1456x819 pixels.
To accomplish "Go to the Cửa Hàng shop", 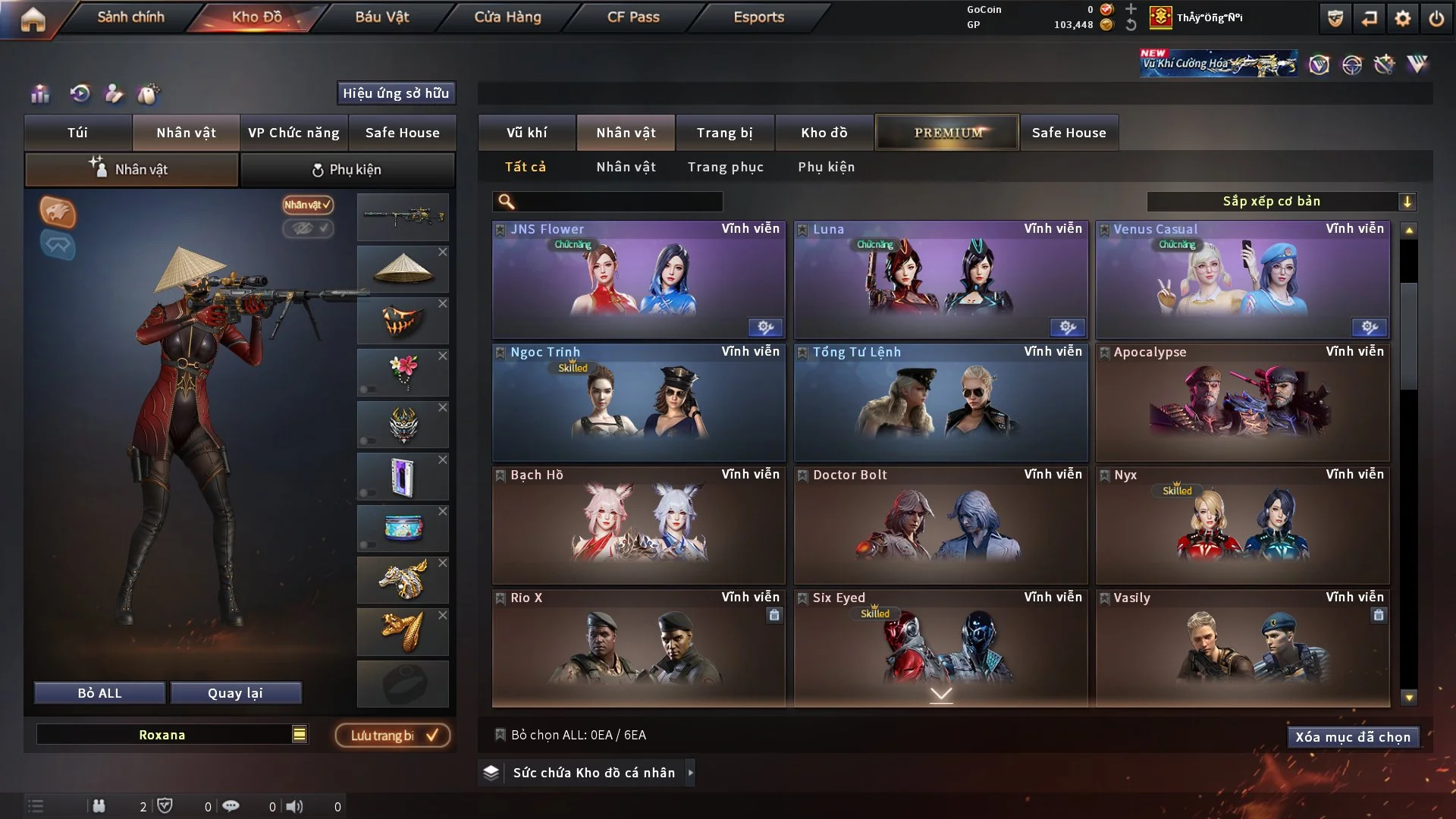I will click(x=507, y=17).
